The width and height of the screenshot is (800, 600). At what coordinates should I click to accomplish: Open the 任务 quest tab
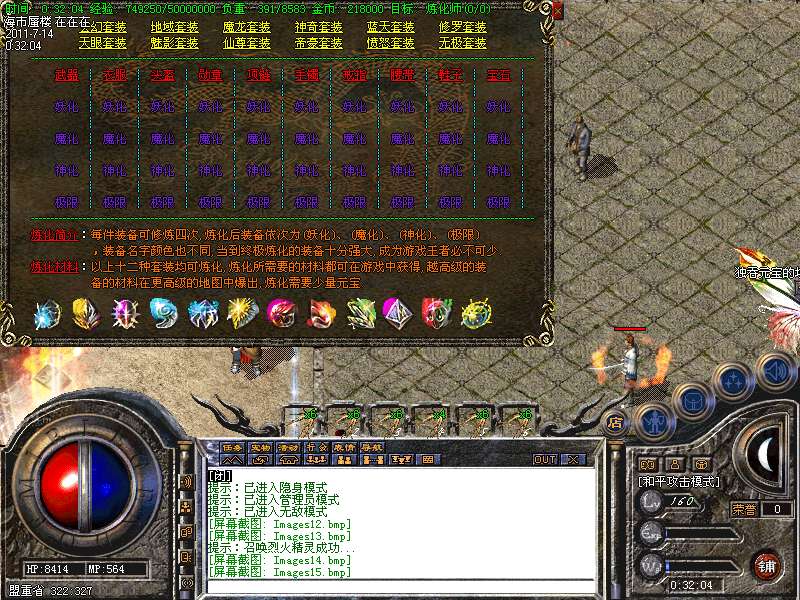(x=233, y=447)
